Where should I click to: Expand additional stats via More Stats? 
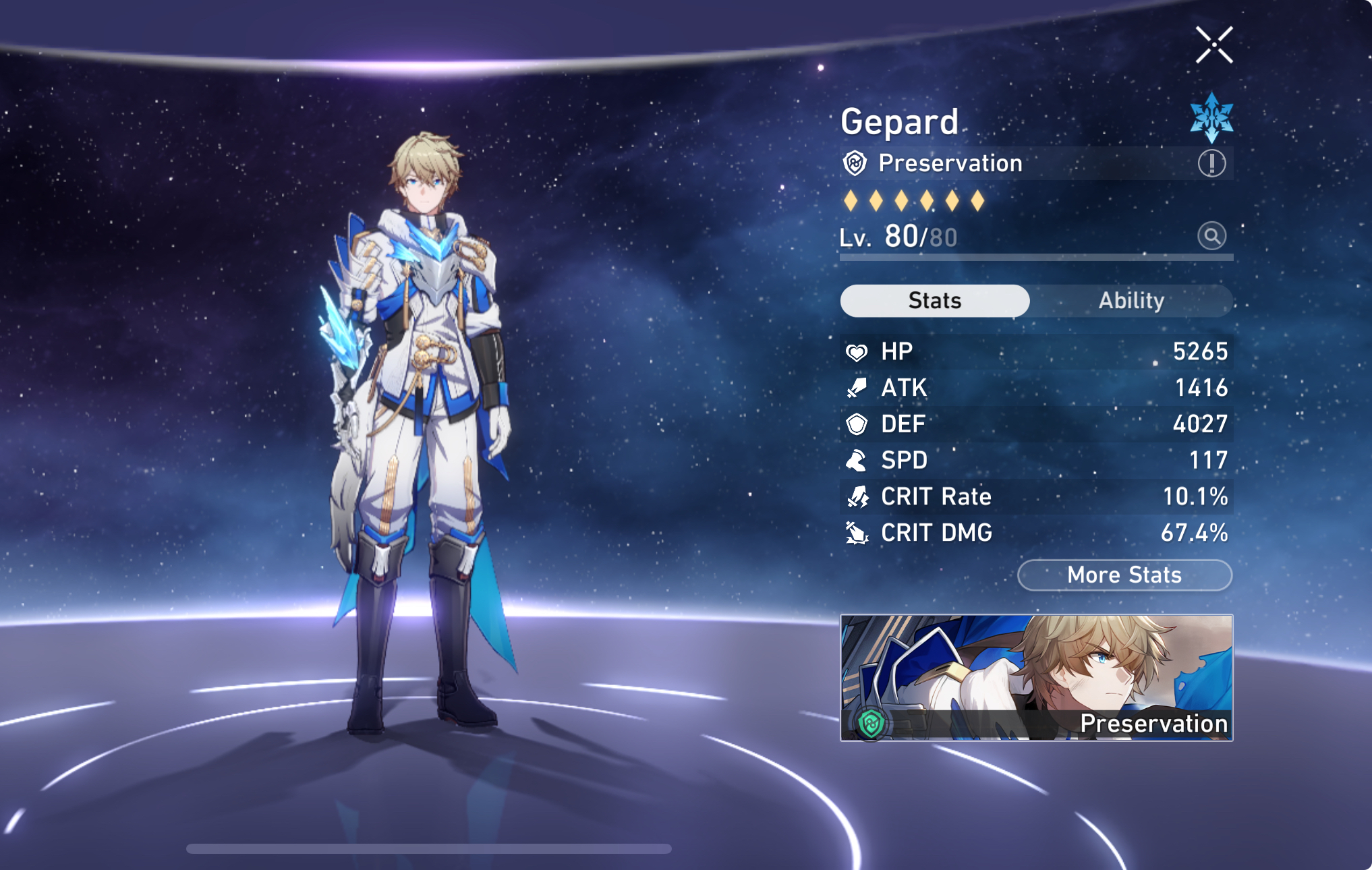(1124, 575)
